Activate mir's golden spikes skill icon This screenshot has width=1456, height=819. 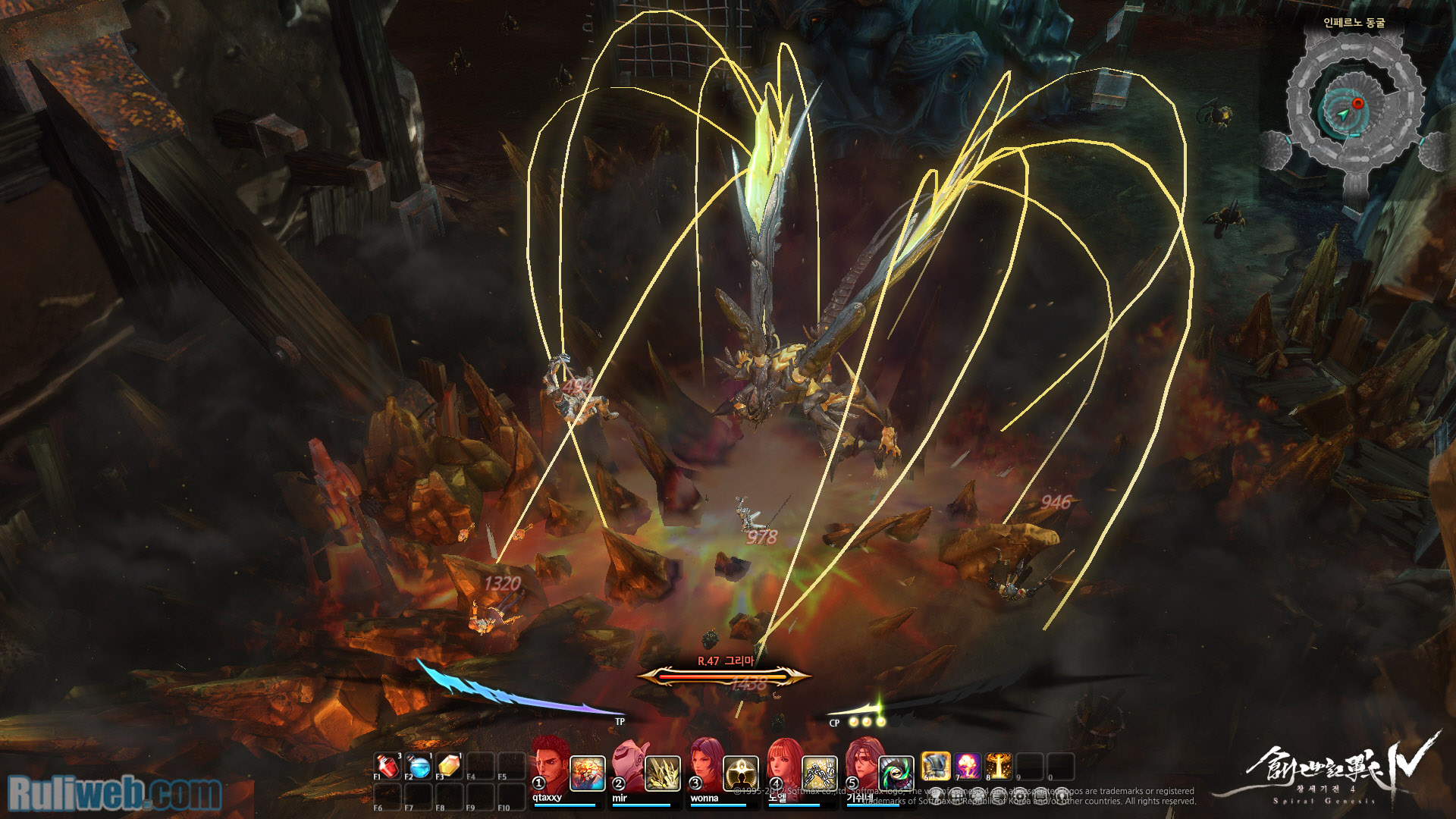pyautogui.click(x=663, y=773)
